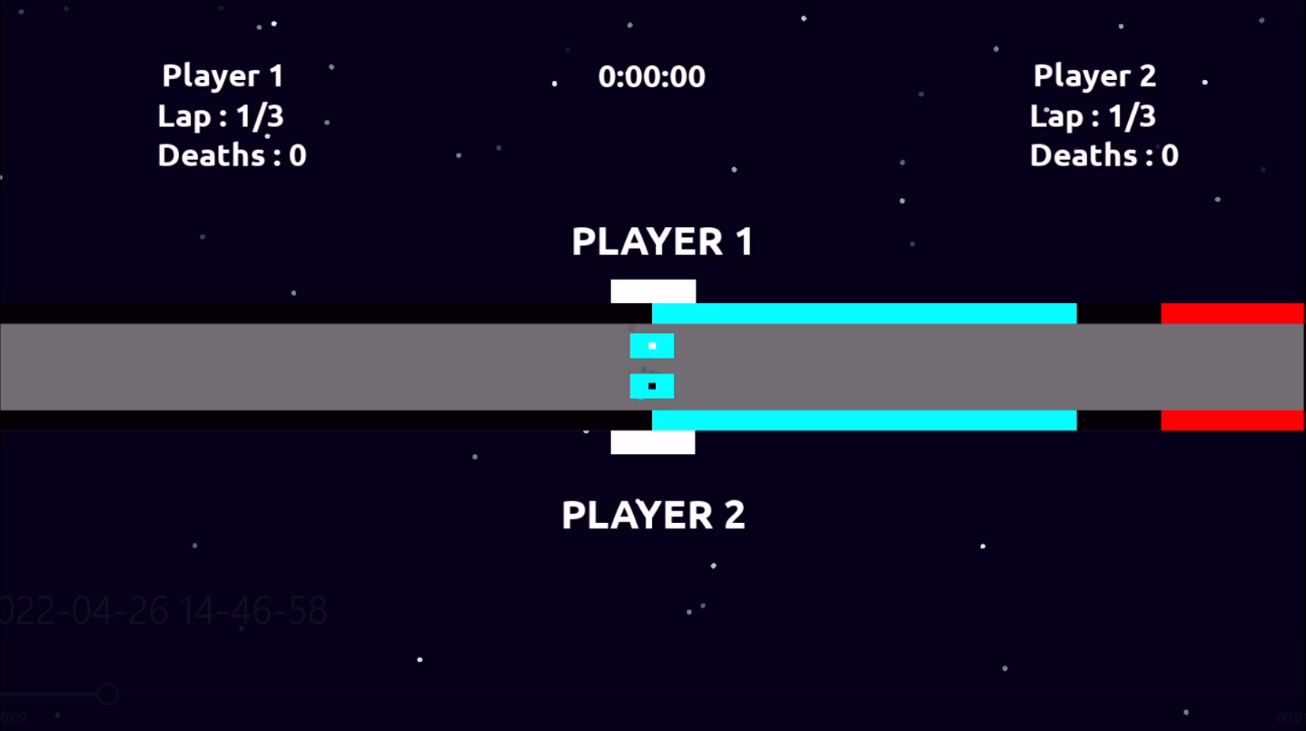Click the 2022-04-26 timestamp watermark
Image resolution: width=1306 pixels, height=731 pixels.
point(165,608)
